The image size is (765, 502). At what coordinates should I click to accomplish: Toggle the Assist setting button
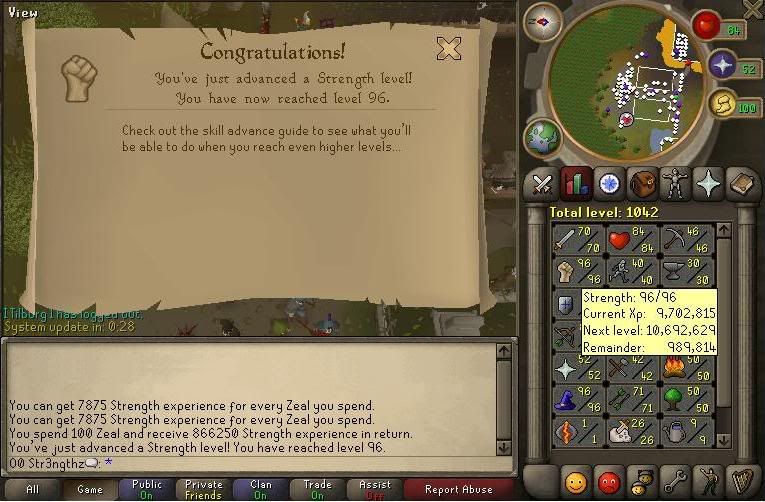pyautogui.click(x=375, y=490)
